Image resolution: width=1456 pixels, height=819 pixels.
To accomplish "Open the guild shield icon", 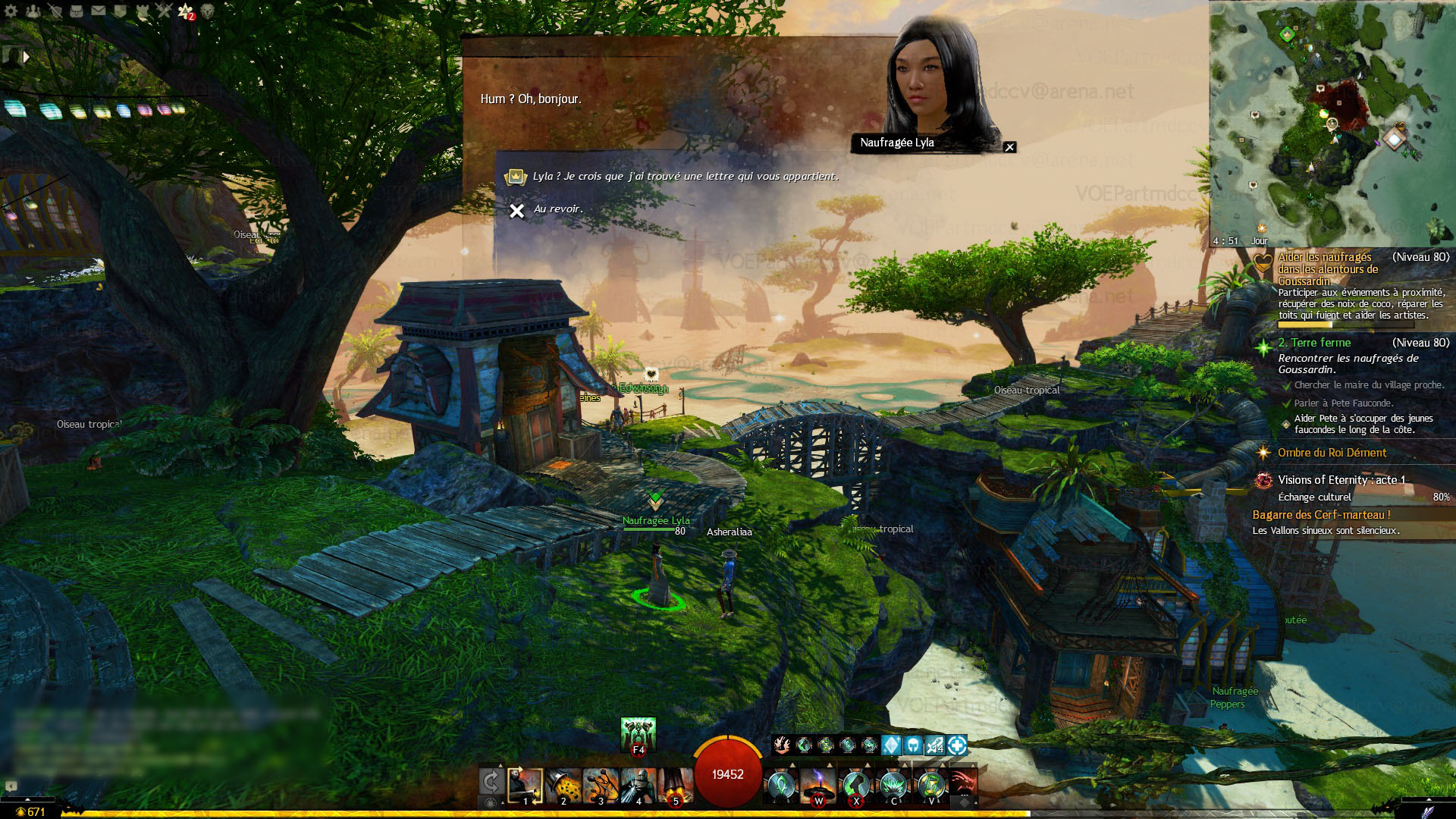I will coord(121,11).
